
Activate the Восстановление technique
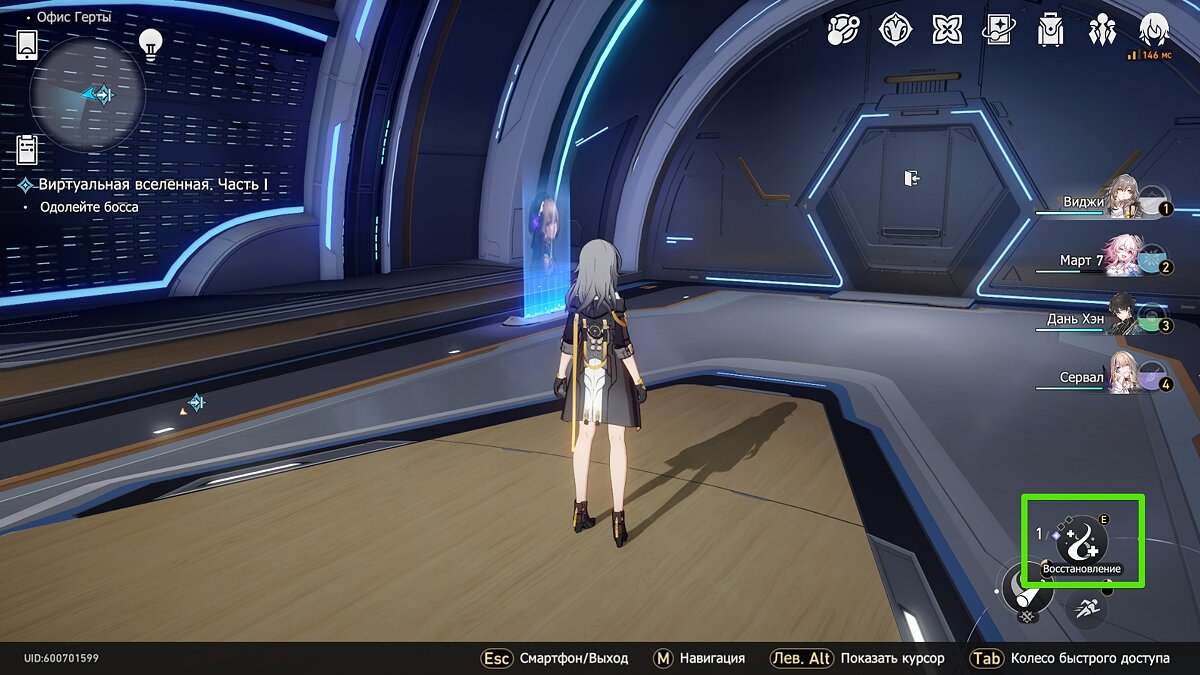(x=1082, y=542)
